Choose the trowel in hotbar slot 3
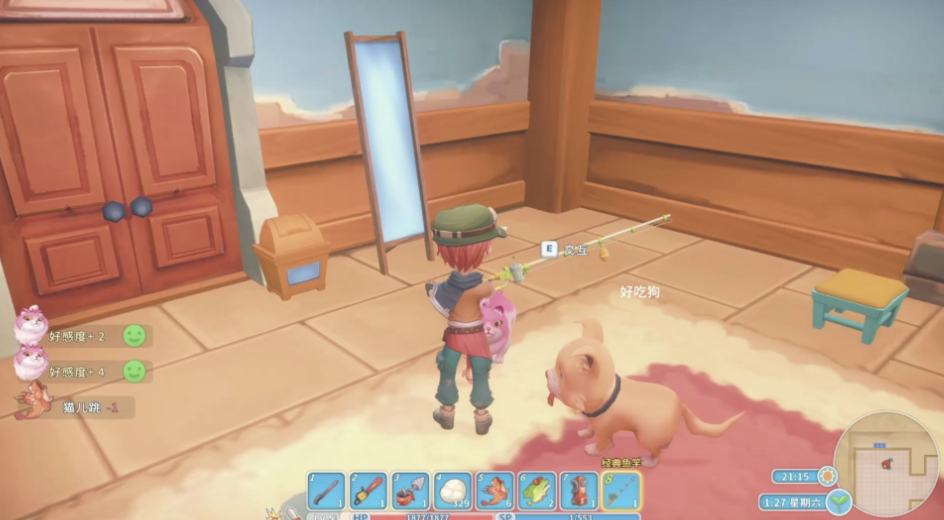Screen dimensions: 944x520 410,491
